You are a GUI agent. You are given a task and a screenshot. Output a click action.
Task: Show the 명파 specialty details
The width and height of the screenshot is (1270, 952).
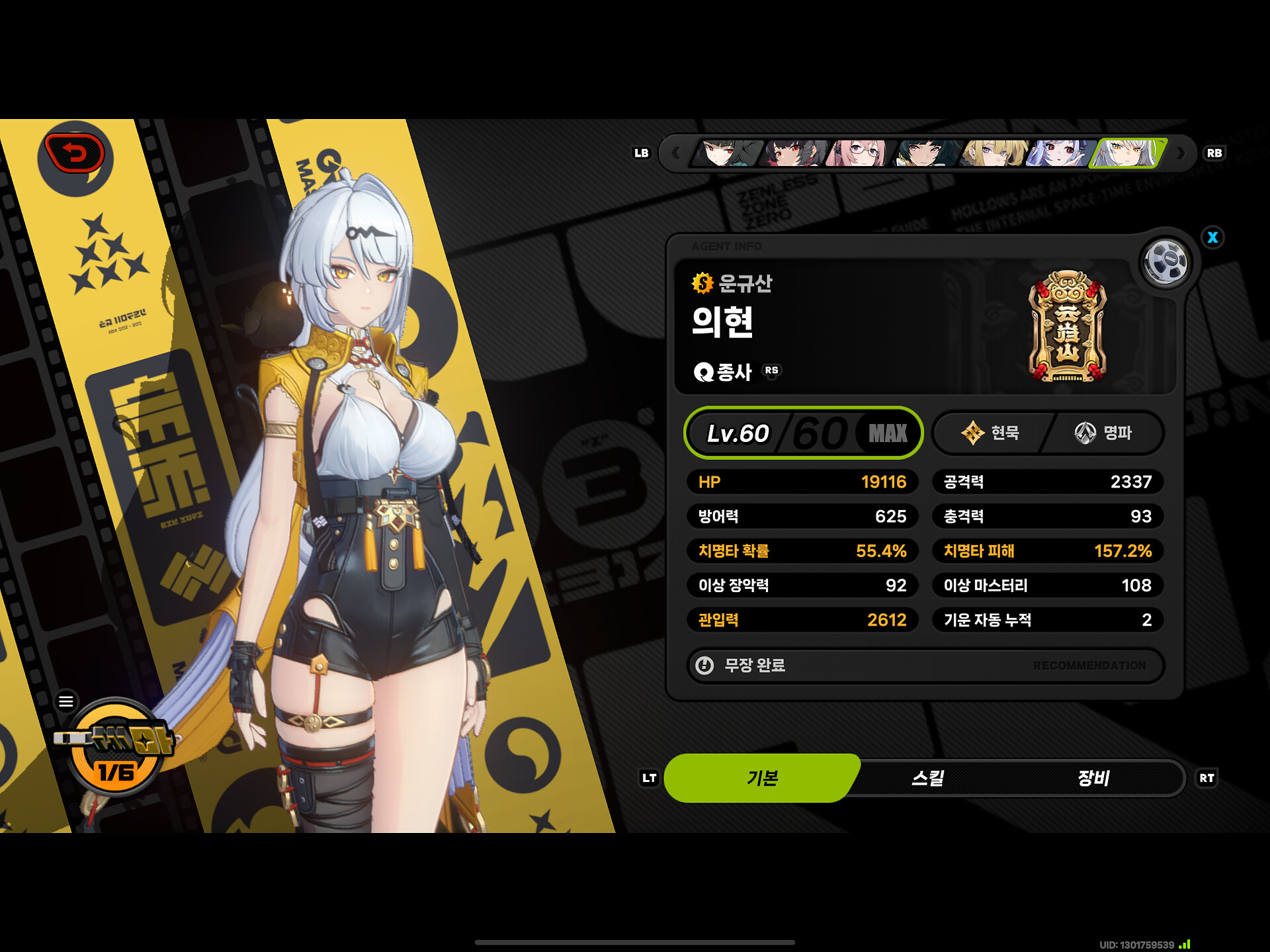pyautogui.click(x=1103, y=433)
